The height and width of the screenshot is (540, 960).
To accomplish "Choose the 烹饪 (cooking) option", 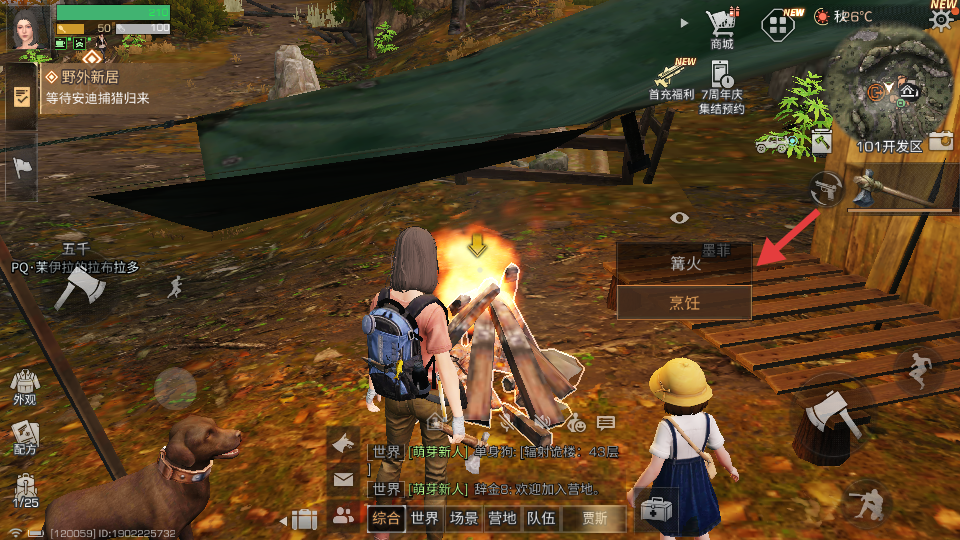I will pos(684,303).
